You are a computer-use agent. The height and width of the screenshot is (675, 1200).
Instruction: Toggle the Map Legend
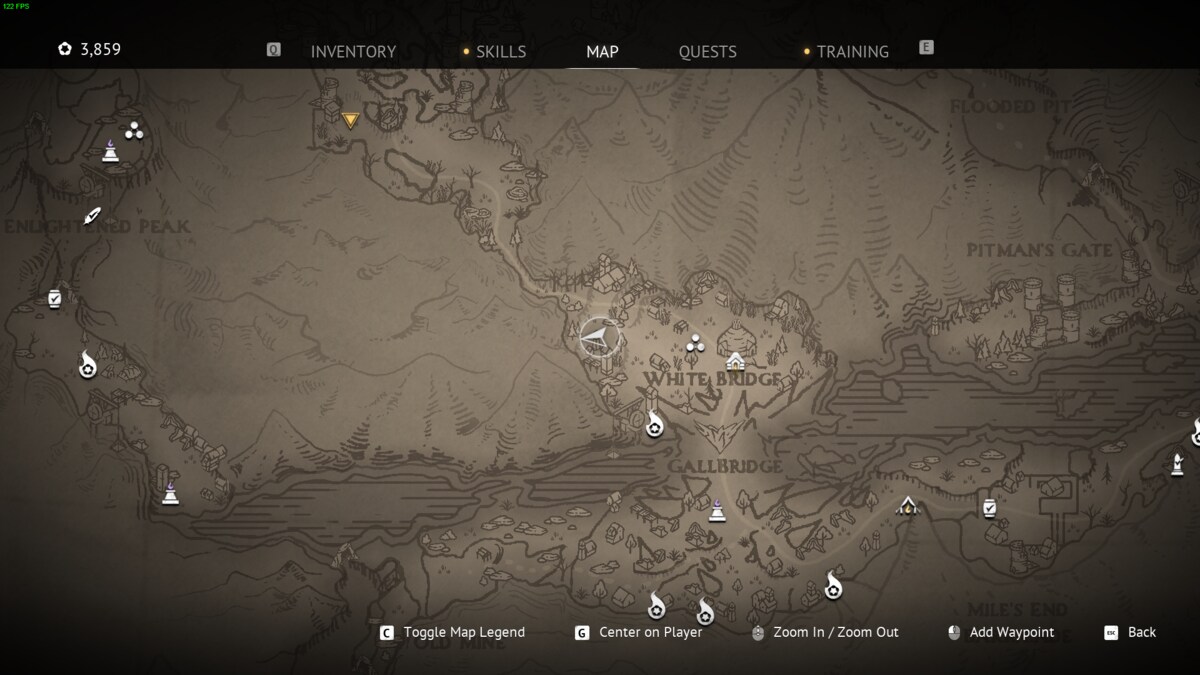463,632
